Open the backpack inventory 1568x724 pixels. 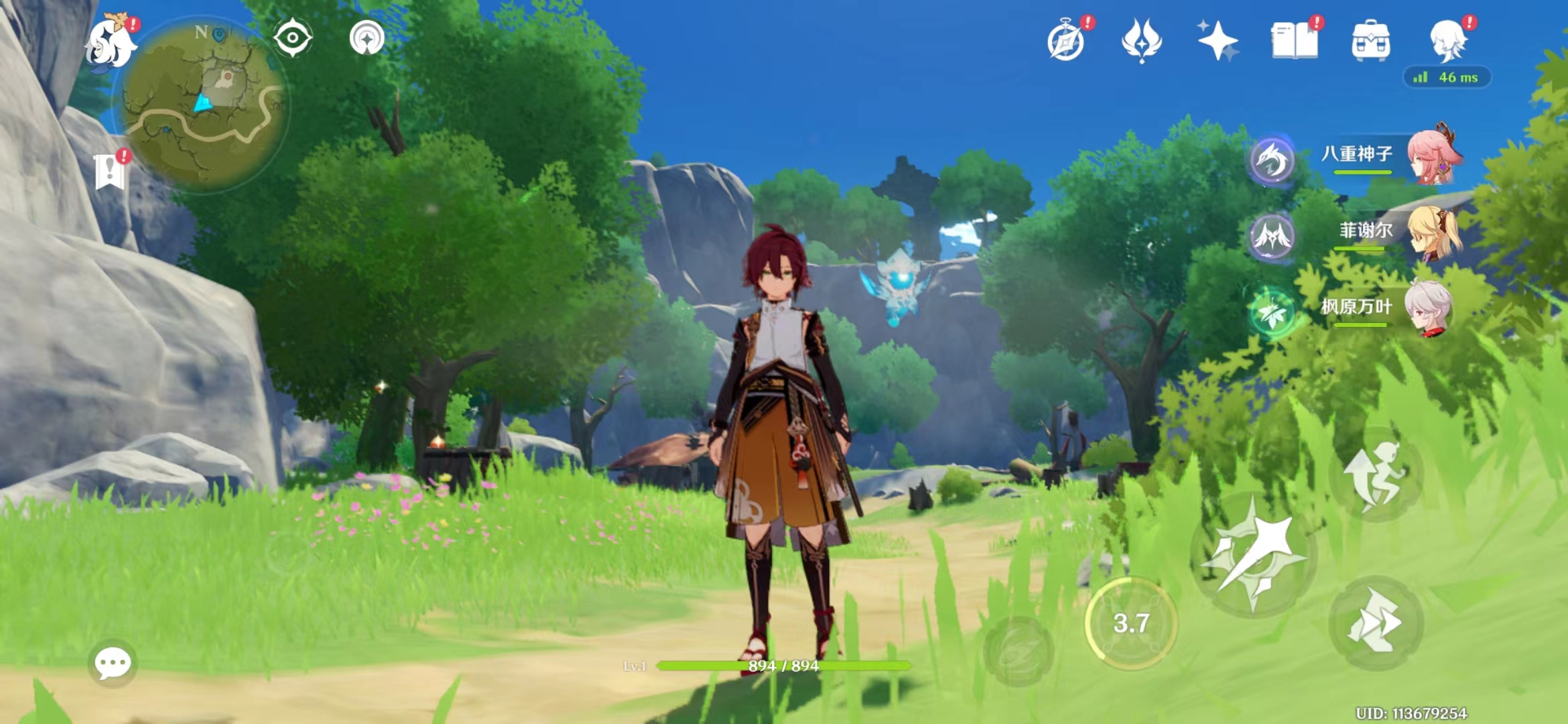pyautogui.click(x=1371, y=40)
